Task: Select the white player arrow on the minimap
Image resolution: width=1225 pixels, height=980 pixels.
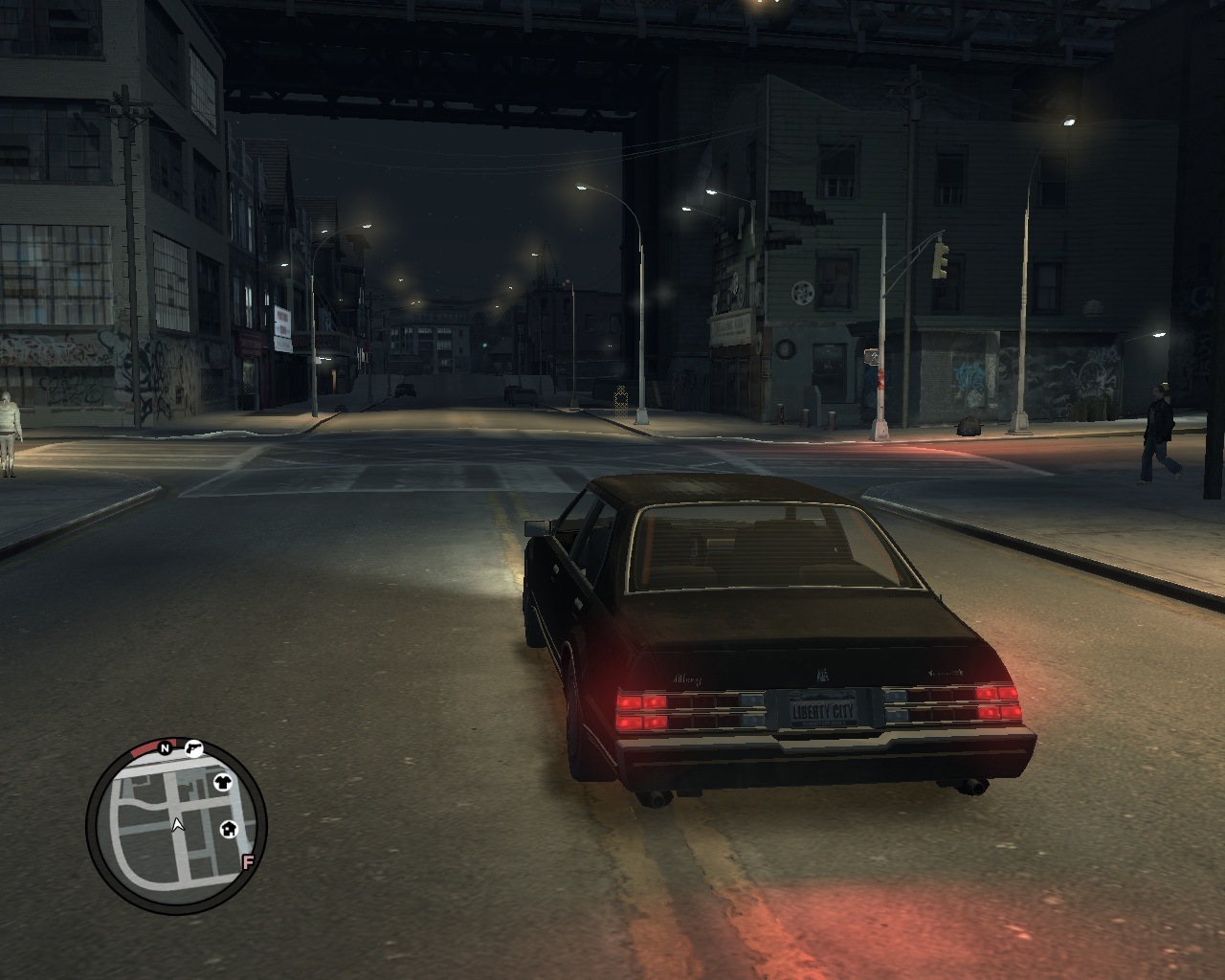Action: 177,824
